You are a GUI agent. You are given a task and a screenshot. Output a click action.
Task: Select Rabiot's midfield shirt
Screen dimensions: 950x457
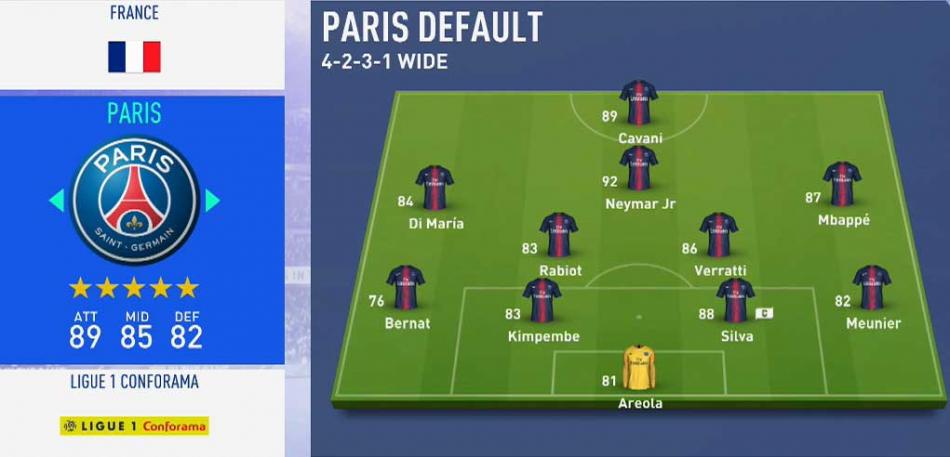[x=559, y=235]
